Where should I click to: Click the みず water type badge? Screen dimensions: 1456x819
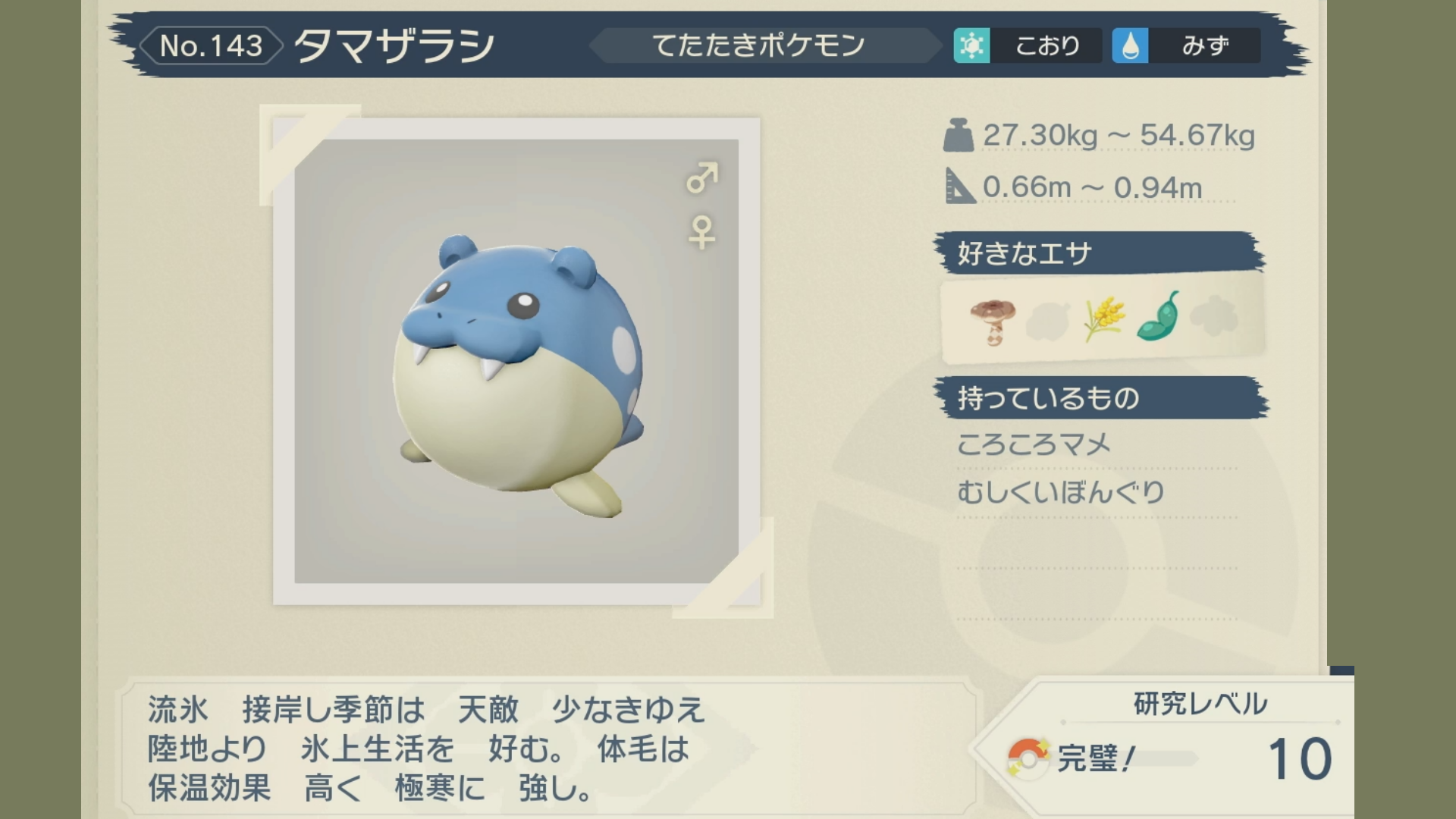point(1185,45)
